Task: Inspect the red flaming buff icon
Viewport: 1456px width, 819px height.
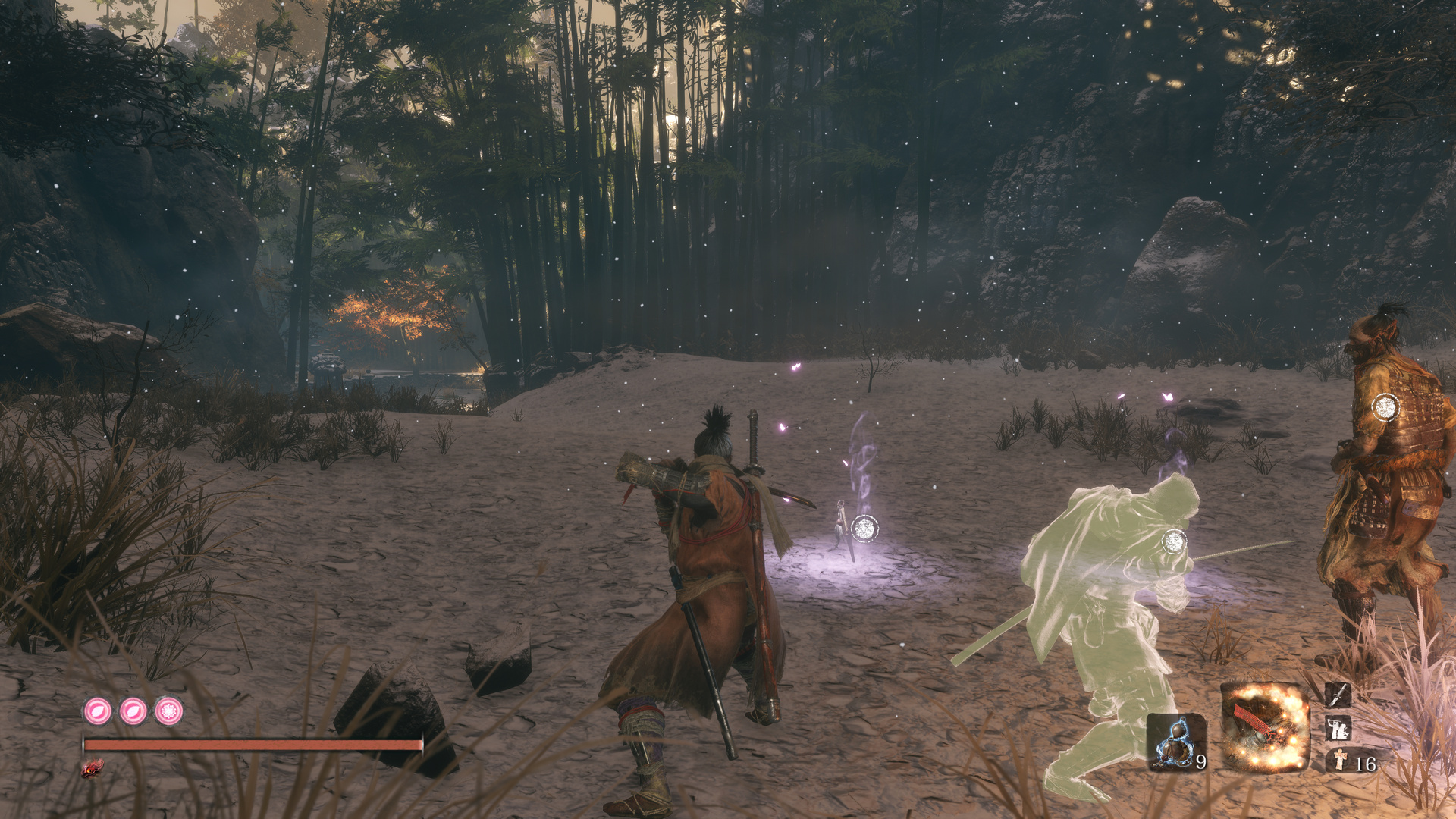Action: pyautogui.click(x=92, y=769)
